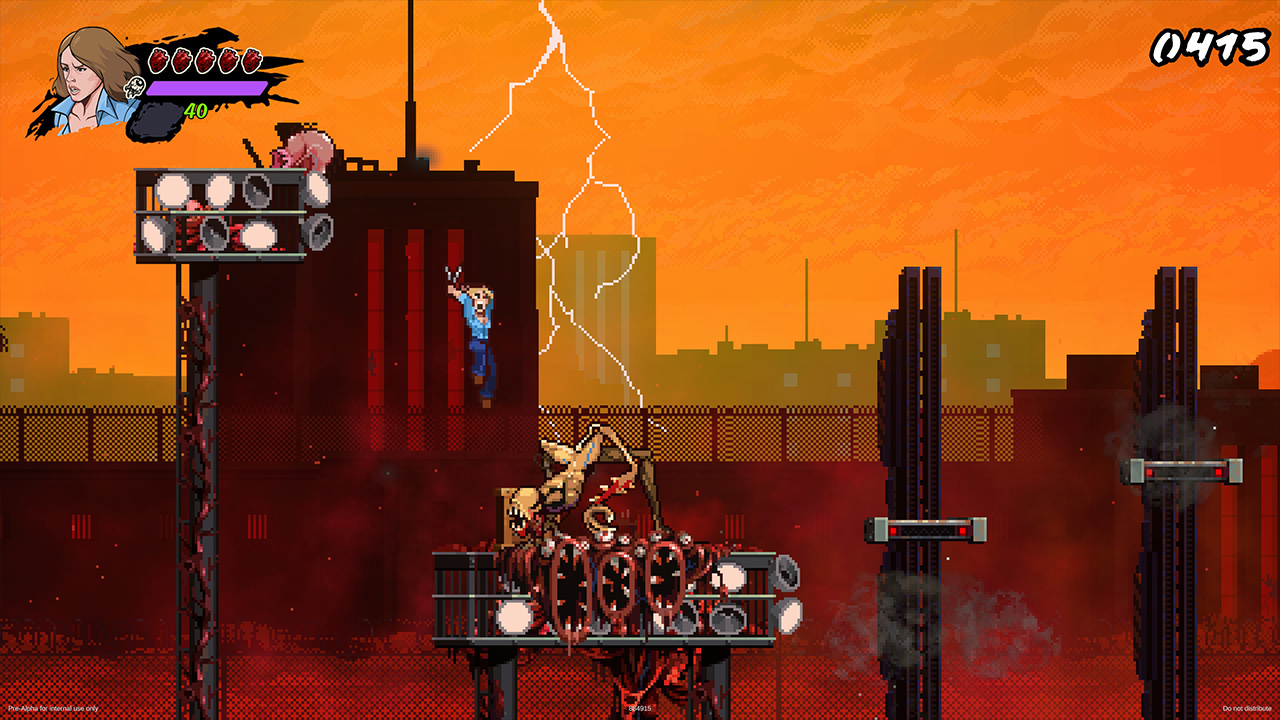
Task: Click the small skull icon beside the energy bar
Action: [135, 87]
